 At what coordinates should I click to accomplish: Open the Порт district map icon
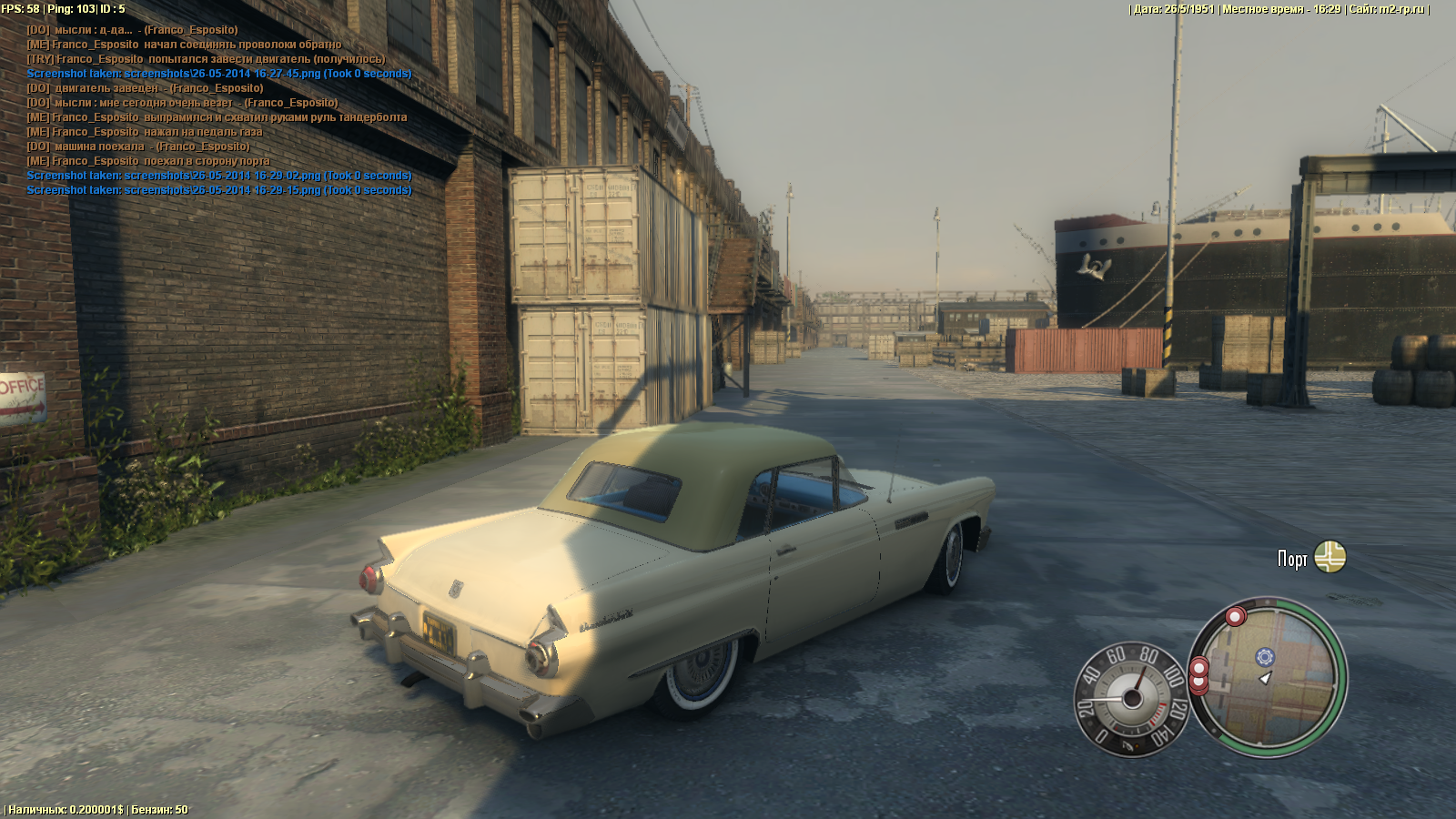(1330, 557)
